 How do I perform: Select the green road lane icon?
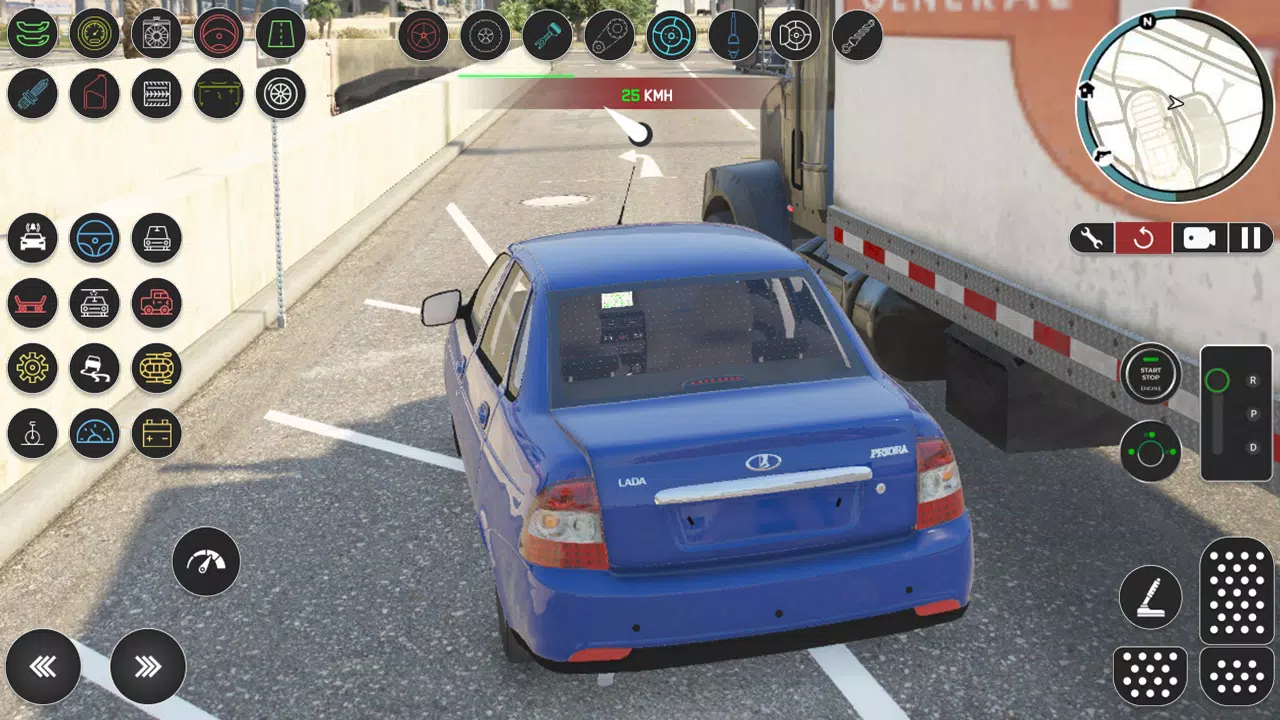(x=280, y=33)
